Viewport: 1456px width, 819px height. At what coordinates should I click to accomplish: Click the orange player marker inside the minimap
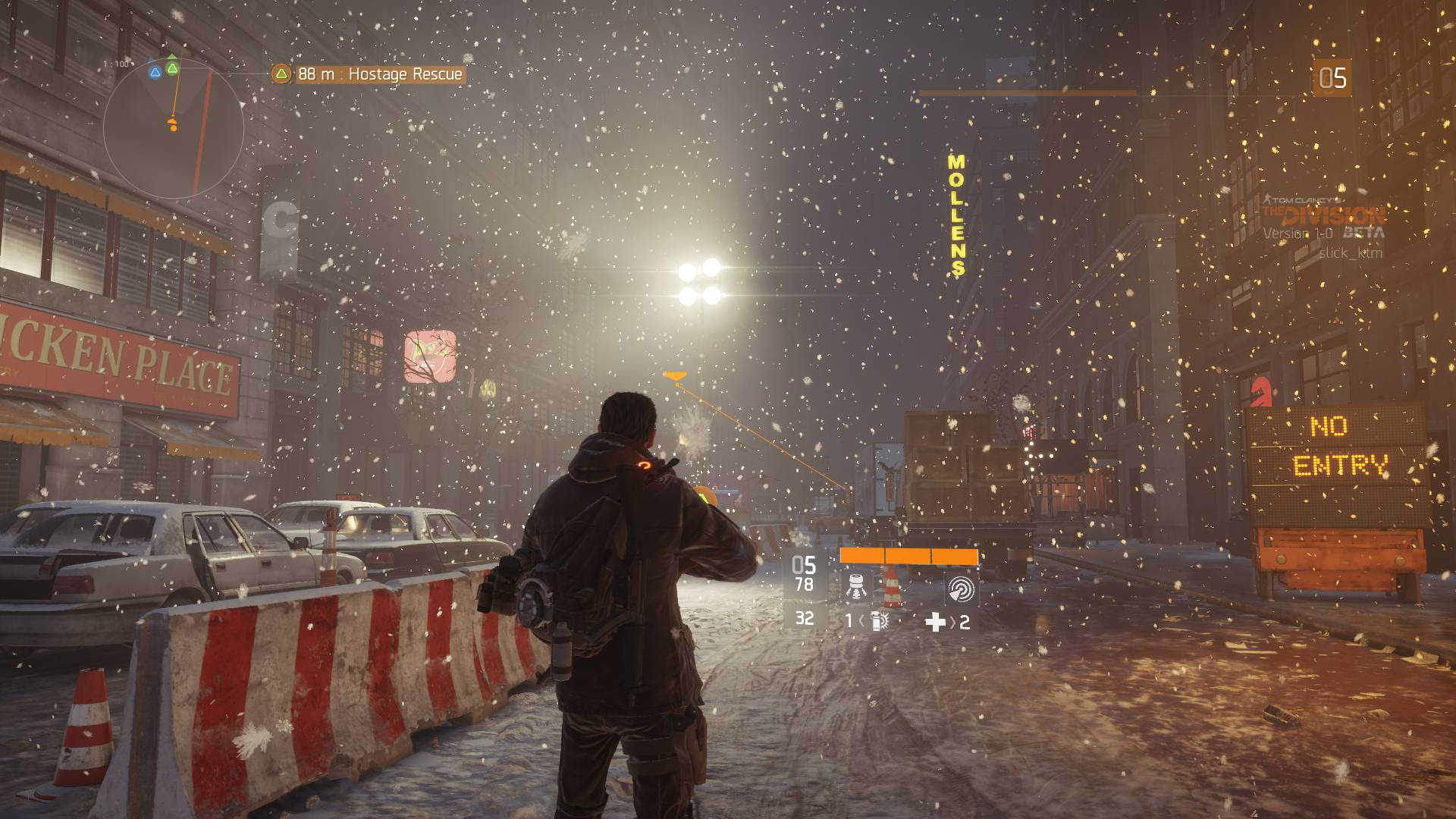[x=174, y=124]
